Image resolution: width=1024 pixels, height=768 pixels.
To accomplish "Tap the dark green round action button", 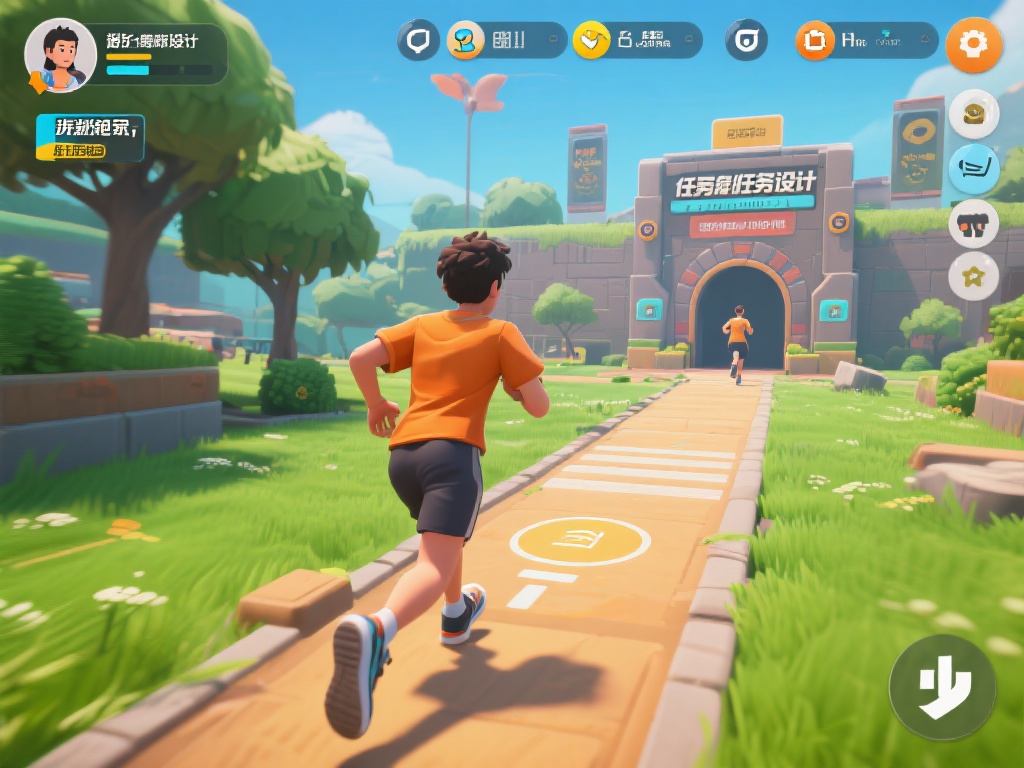I will [x=942, y=687].
